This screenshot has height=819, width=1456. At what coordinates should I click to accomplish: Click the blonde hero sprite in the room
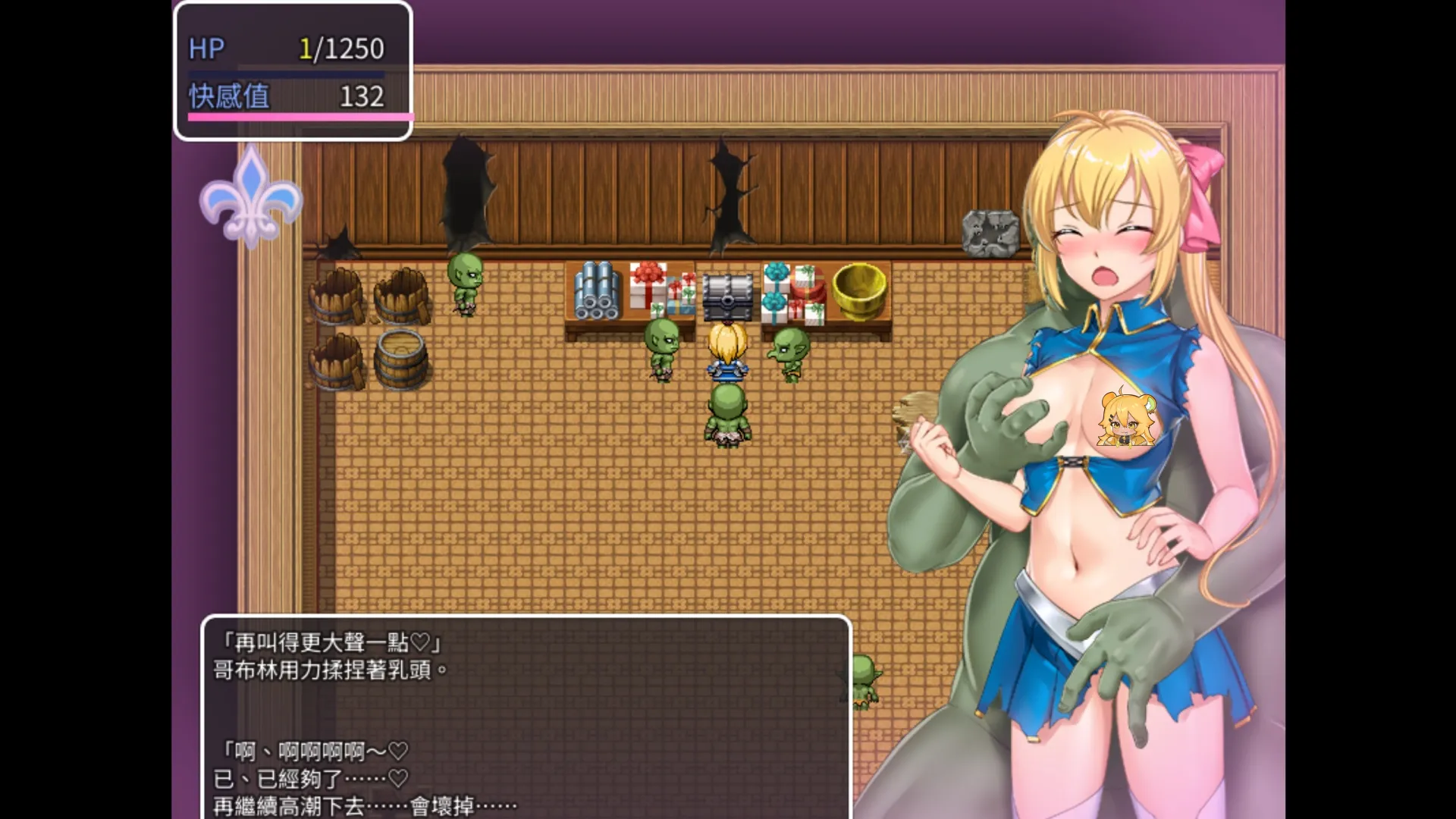point(726,349)
